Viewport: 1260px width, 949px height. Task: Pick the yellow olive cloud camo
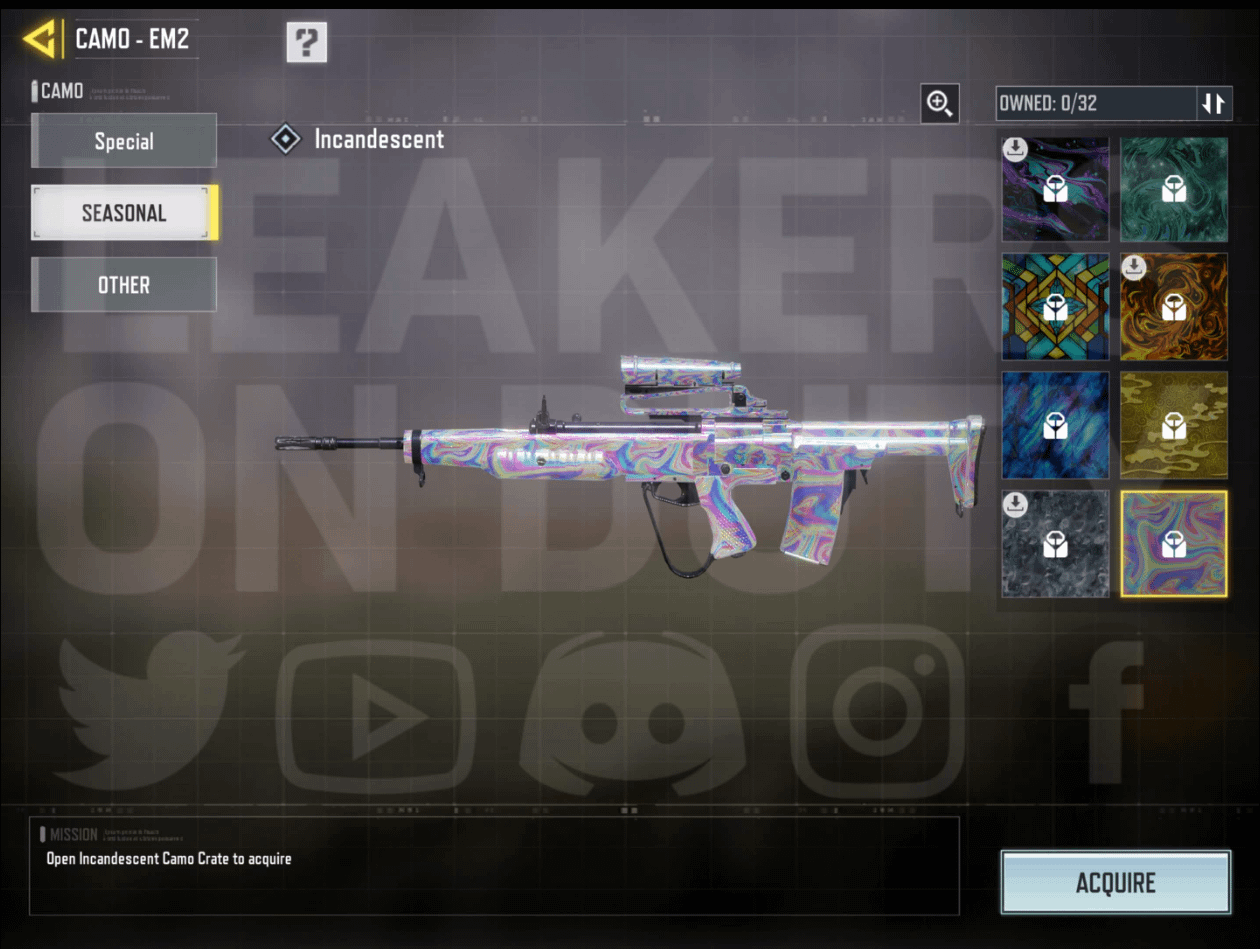(x=1174, y=425)
